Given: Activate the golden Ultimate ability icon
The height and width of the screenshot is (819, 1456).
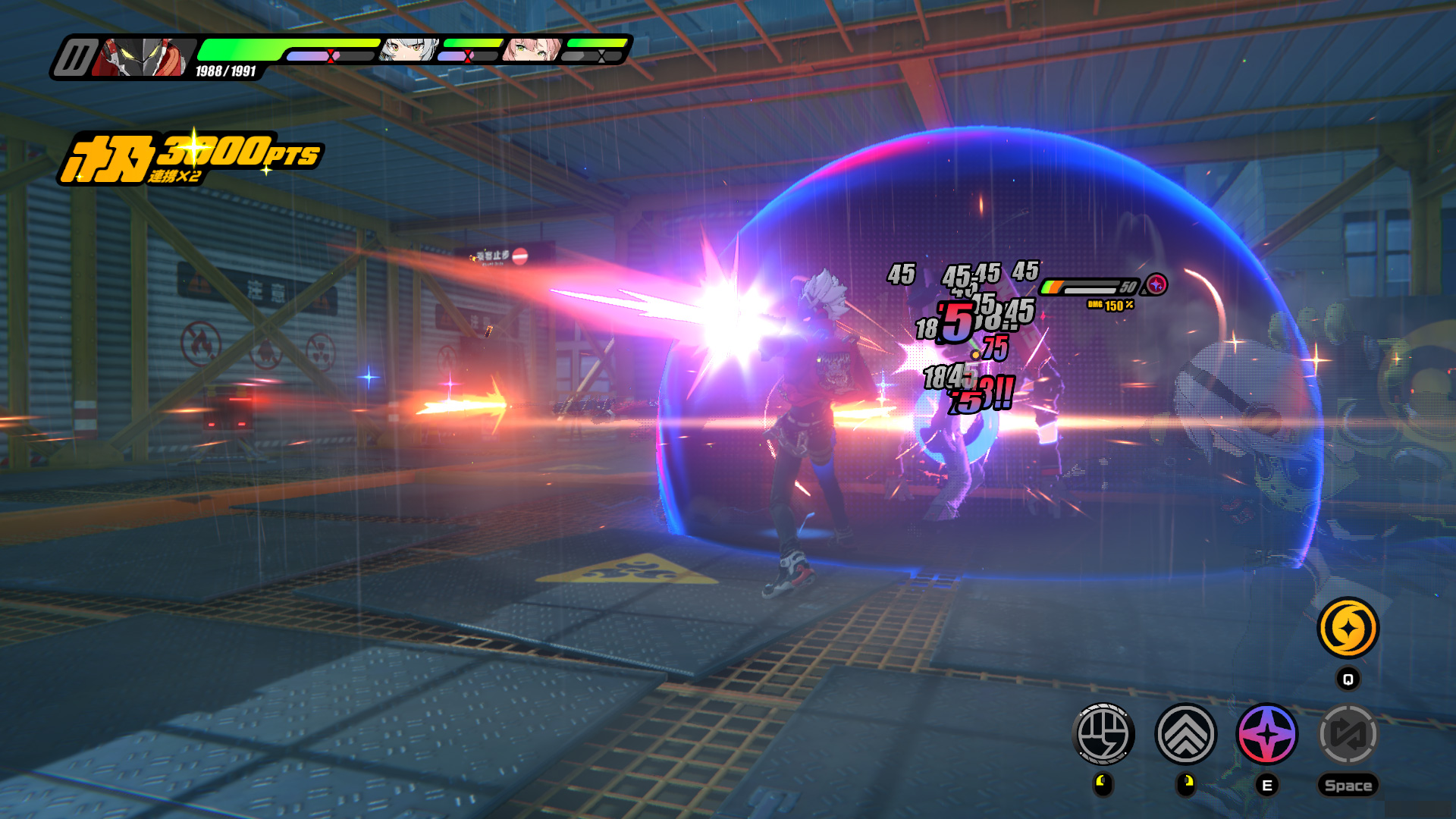Looking at the screenshot, I should pos(1348,628).
